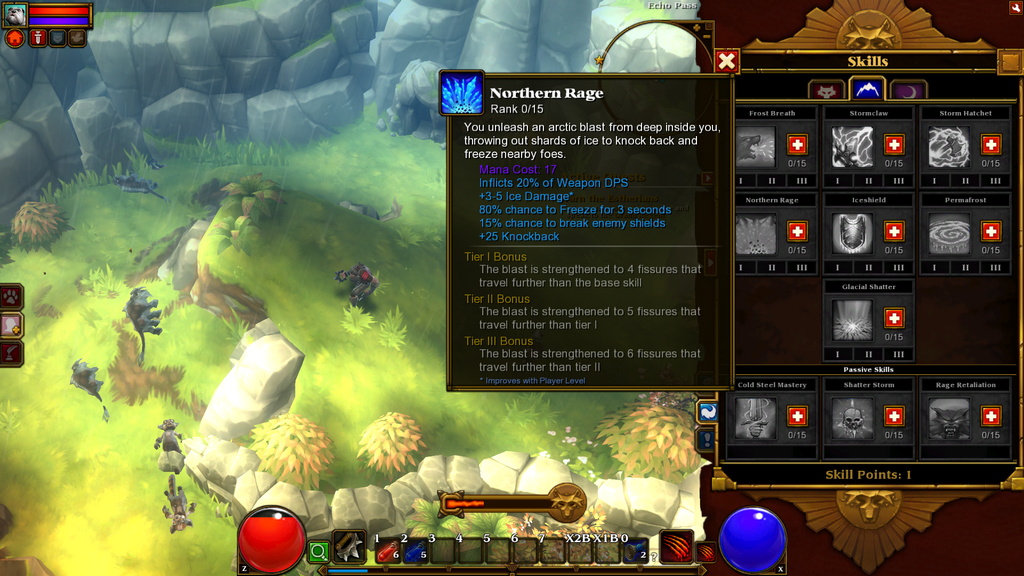Upgrade the Rage Retaliation passive
Viewport: 1024px width, 576px height.
tap(991, 416)
